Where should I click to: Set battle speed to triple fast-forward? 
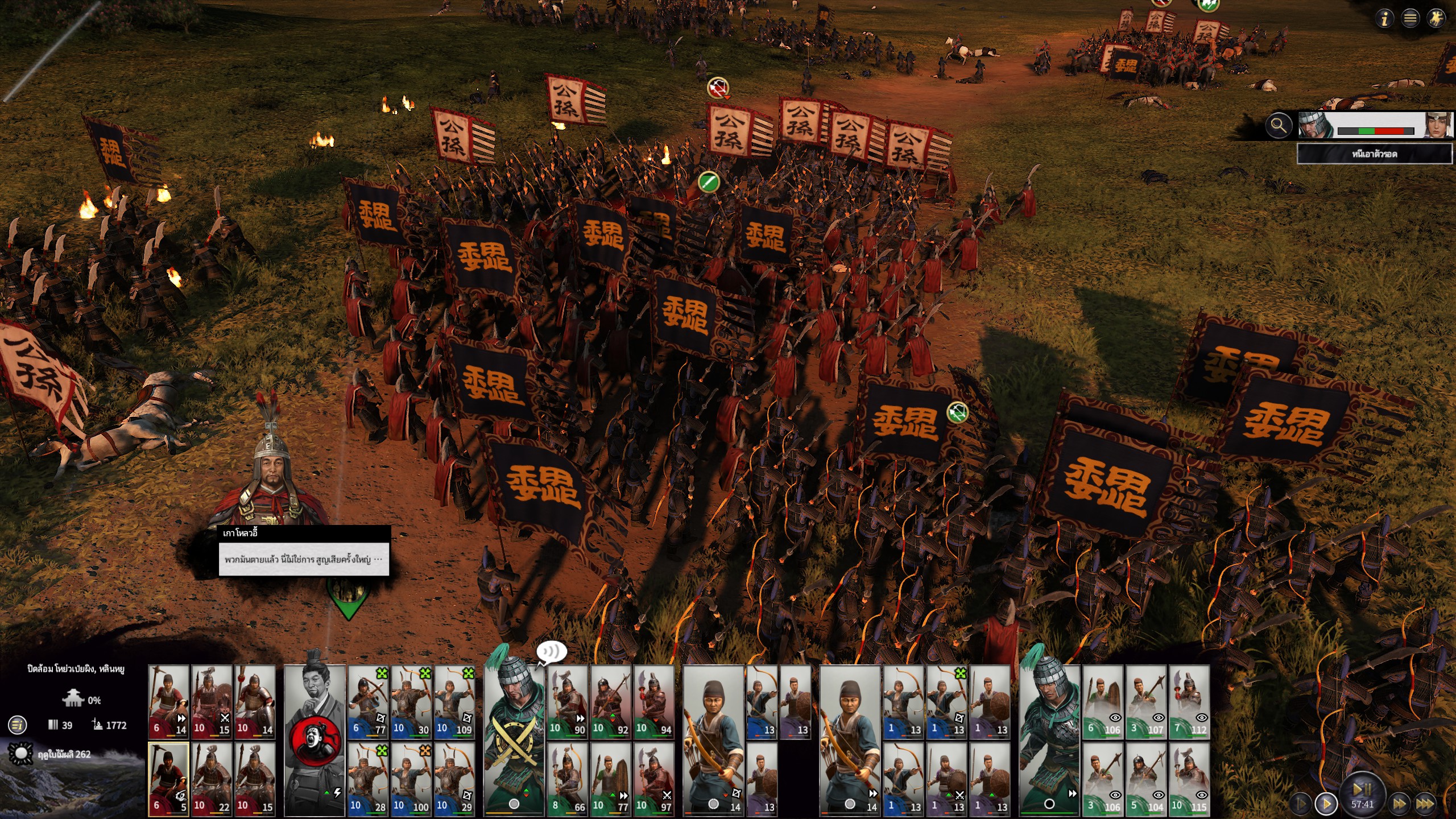[x=1425, y=804]
